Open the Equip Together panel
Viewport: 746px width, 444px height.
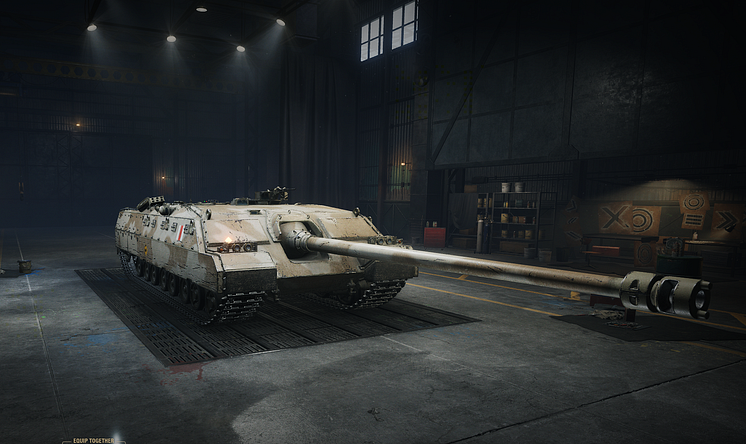[x=92, y=439]
